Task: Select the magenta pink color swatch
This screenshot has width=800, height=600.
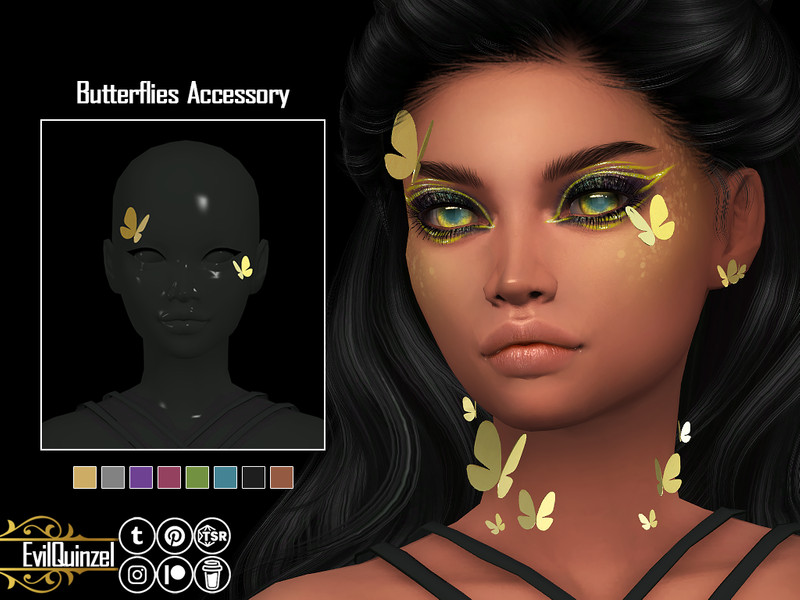Action: 169,477
